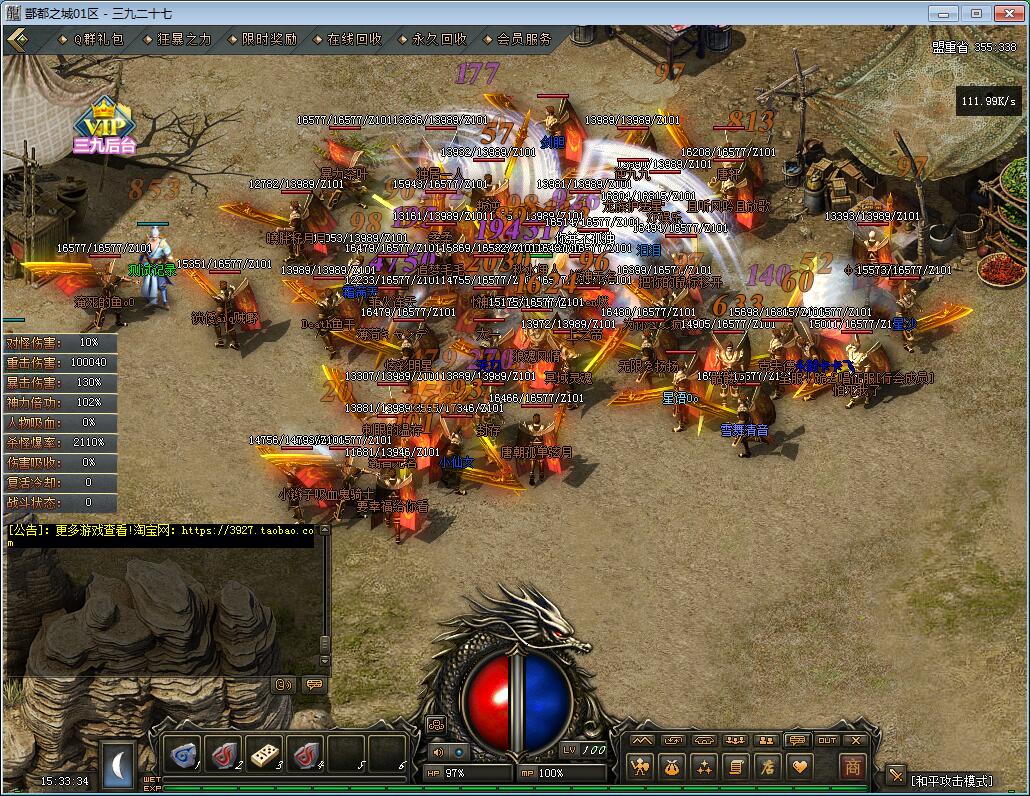Open the scroll quest log icon

[736, 767]
